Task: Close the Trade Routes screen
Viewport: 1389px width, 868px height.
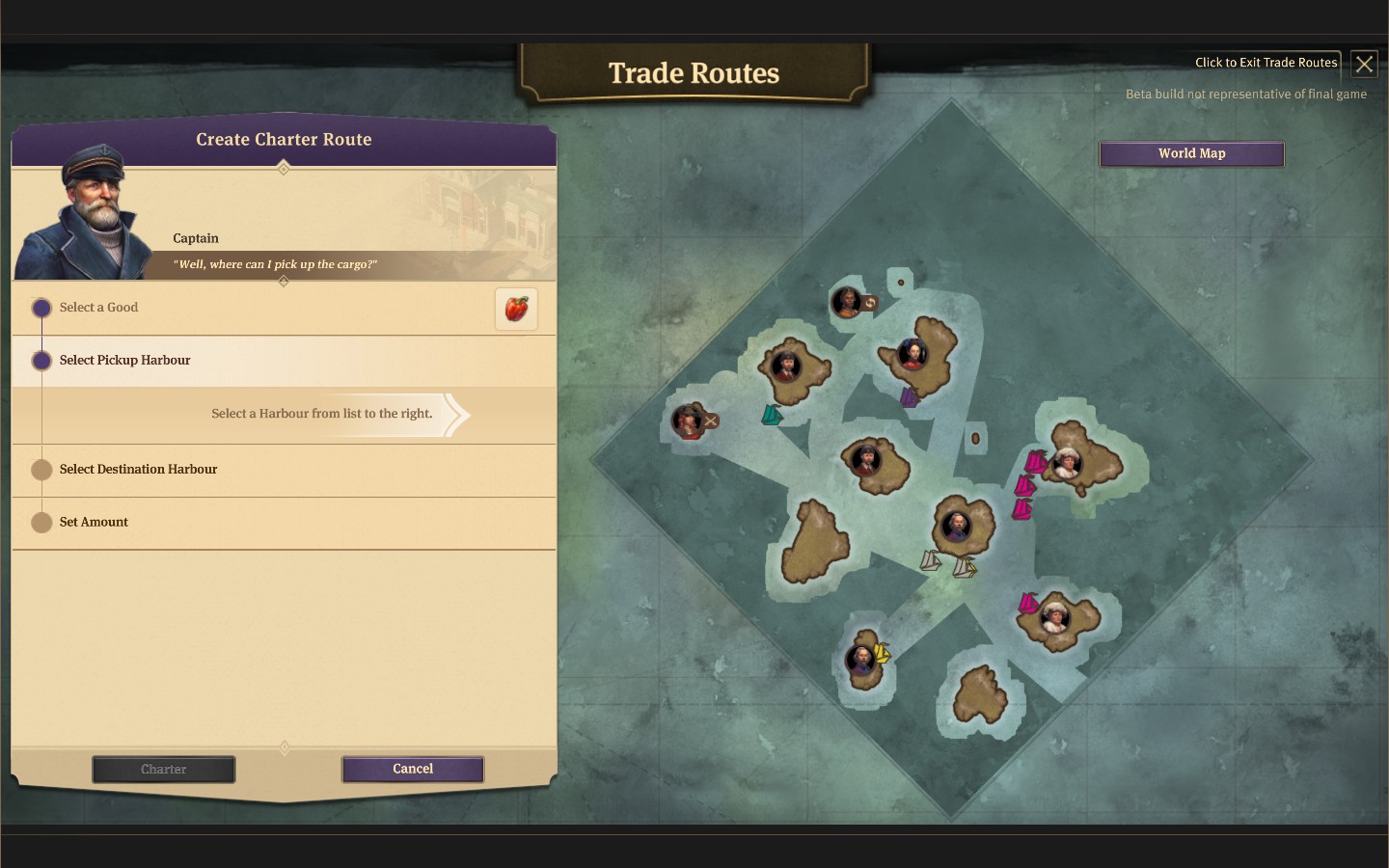Action: pos(1364,65)
